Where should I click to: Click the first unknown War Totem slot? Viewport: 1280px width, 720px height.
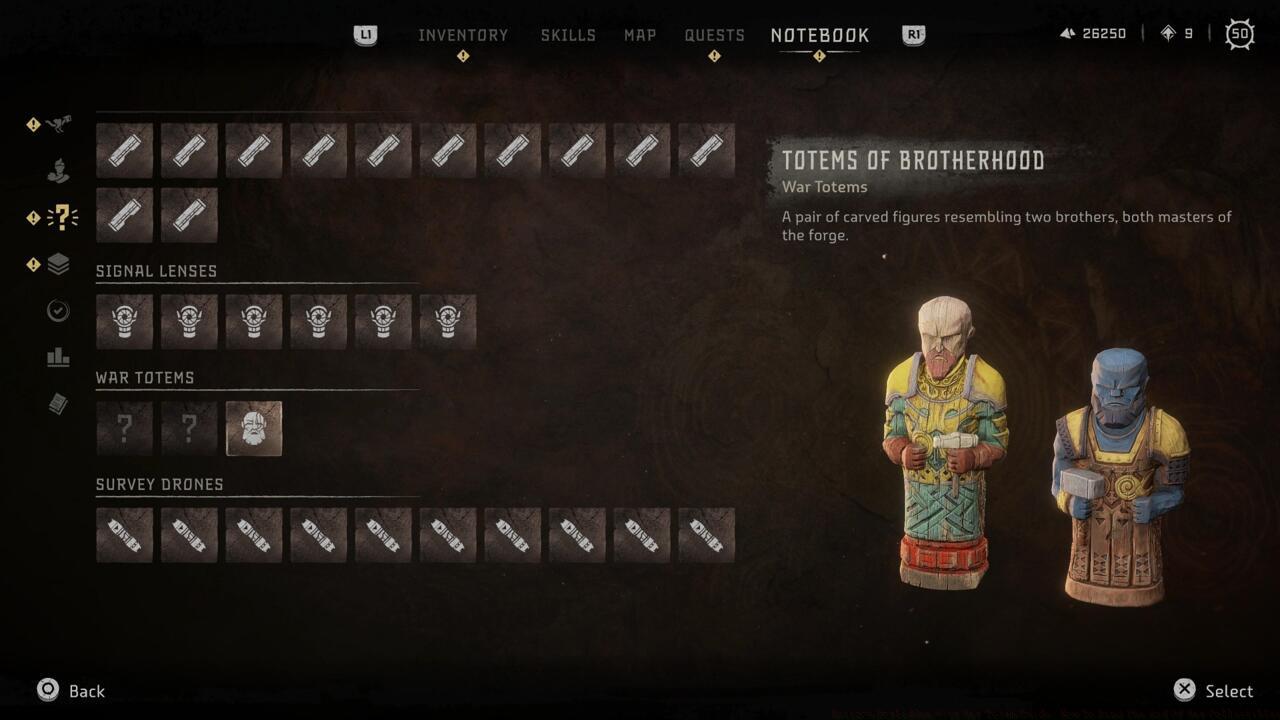point(124,428)
